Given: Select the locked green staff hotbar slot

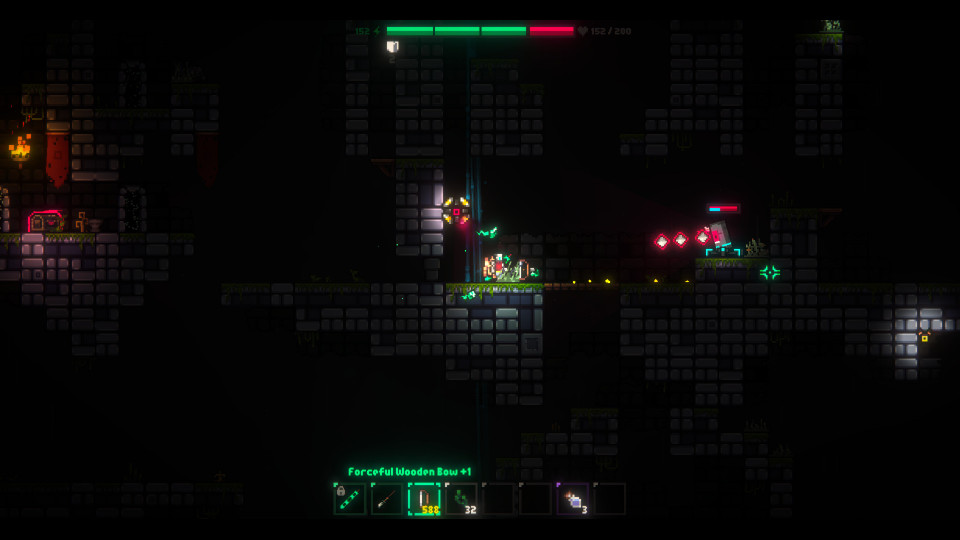Looking at the screenshot, I should coord(349,498).
